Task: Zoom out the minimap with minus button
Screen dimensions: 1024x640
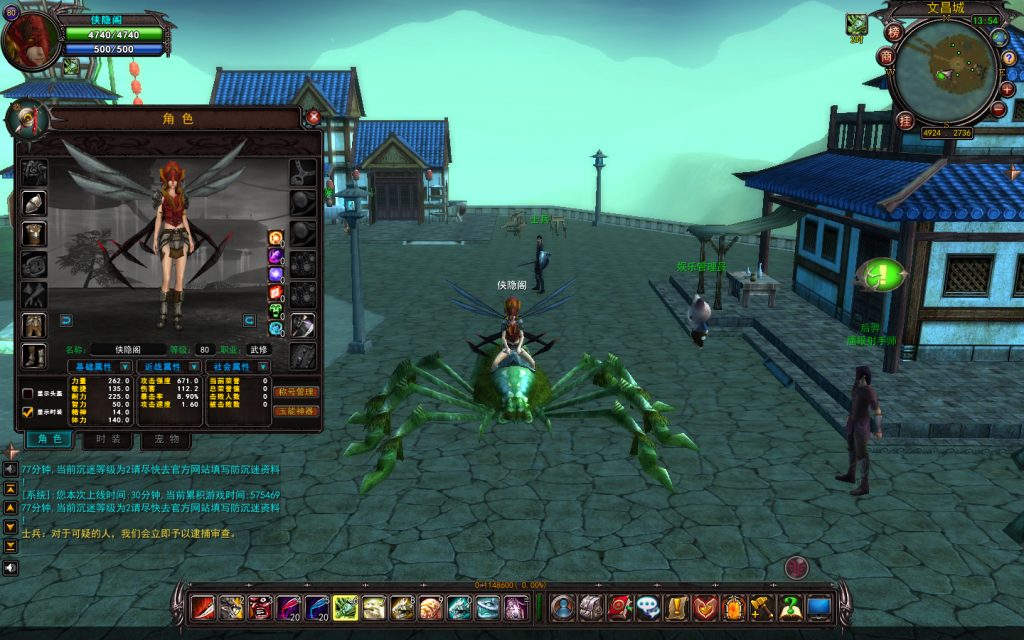Action: (x=999, y=108)
